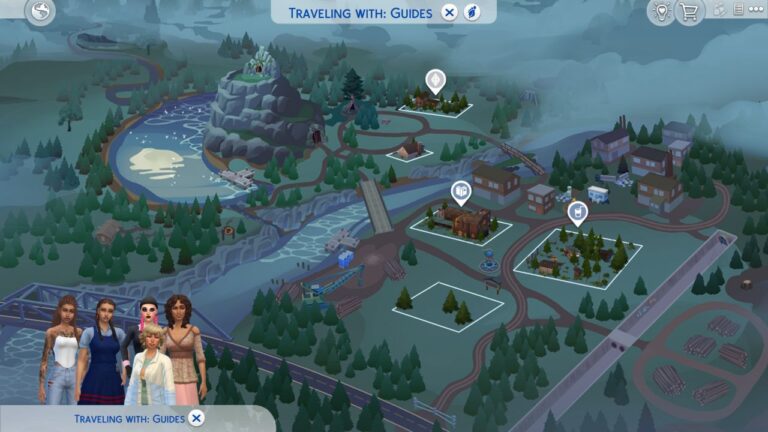The width and height of the screenshot is (768, 432).
Task: Select the map pin above the garden lot
Action: 577,212
